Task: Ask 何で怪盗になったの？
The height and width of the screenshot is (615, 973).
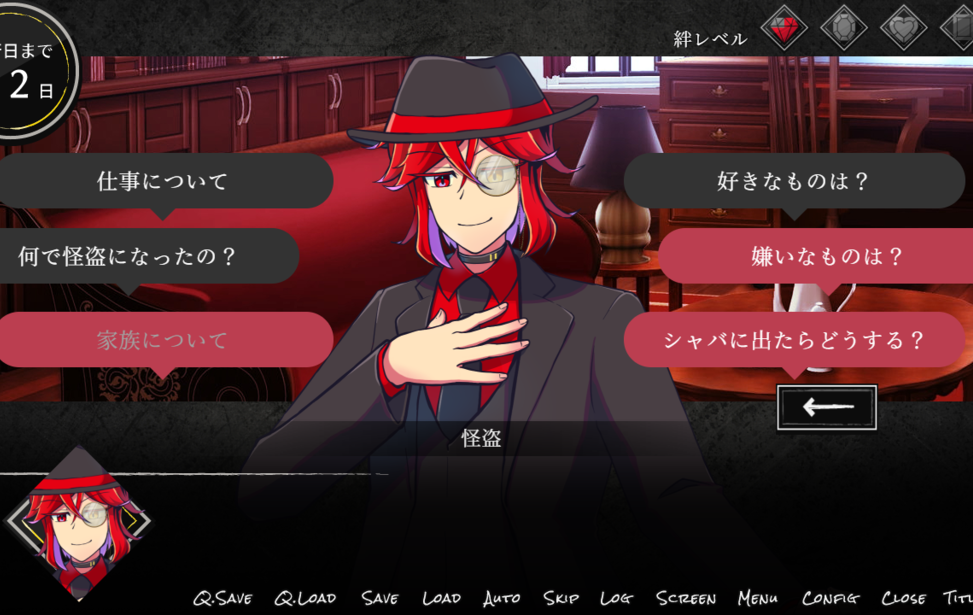Action: click(128, 256)
